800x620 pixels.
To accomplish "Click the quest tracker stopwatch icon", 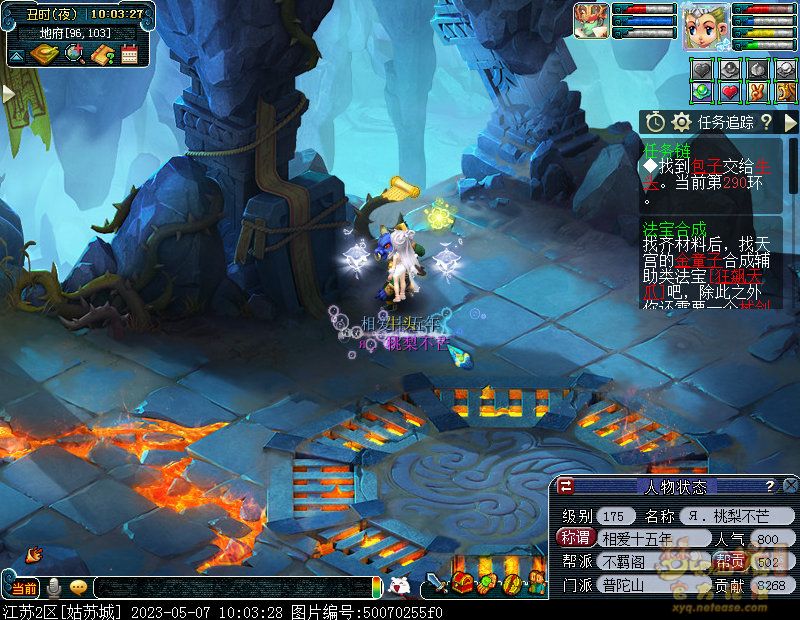I will (655, 122).
